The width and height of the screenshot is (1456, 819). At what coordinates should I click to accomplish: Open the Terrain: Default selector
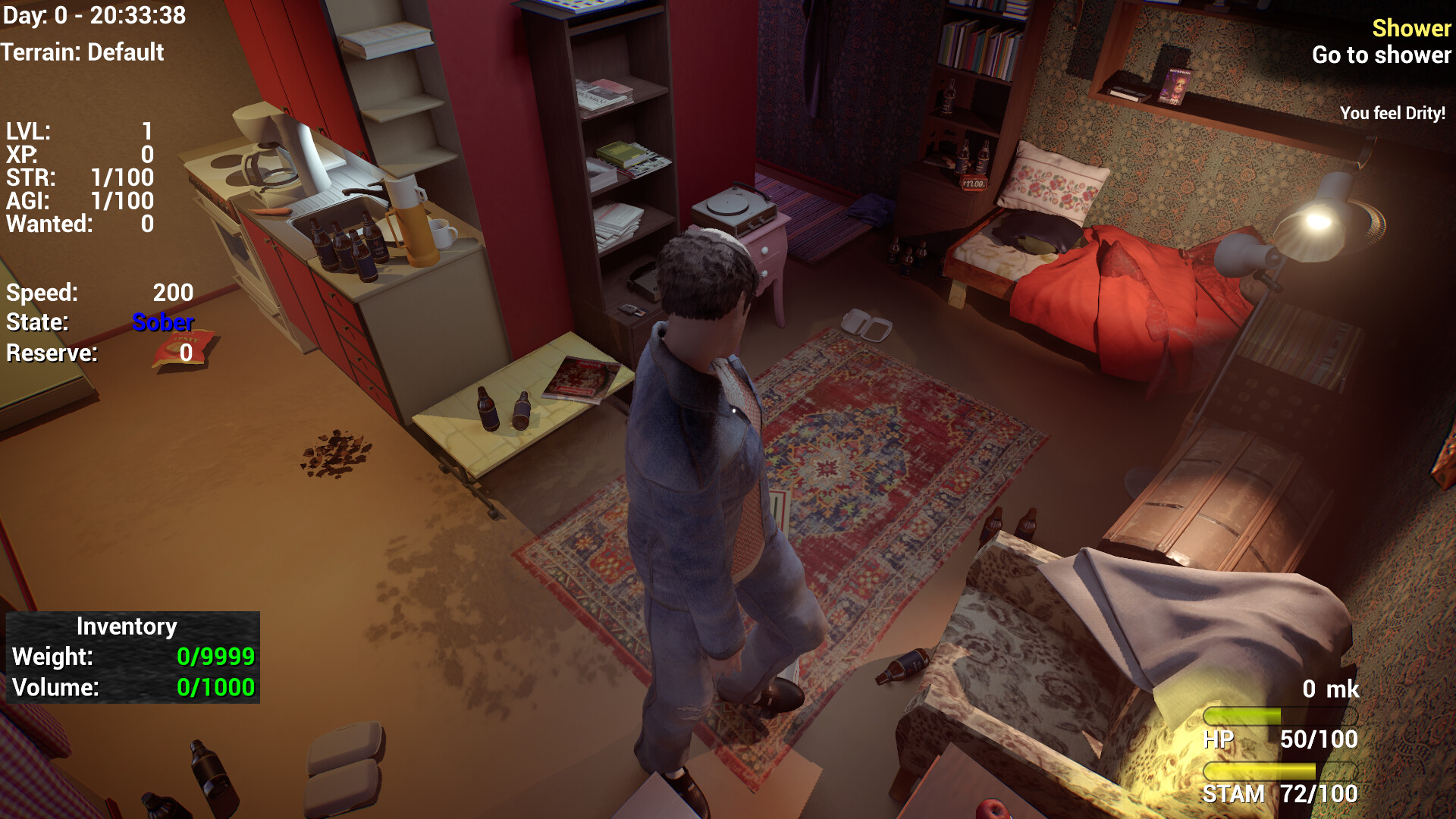[x=82, y=53]
